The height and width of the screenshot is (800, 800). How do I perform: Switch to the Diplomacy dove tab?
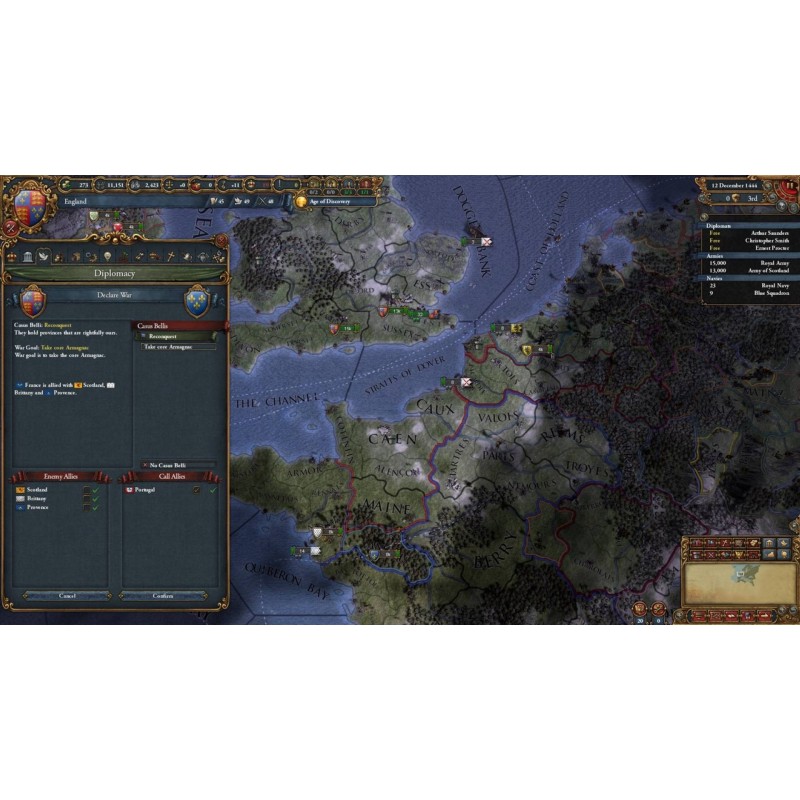(x=43, y=257)
